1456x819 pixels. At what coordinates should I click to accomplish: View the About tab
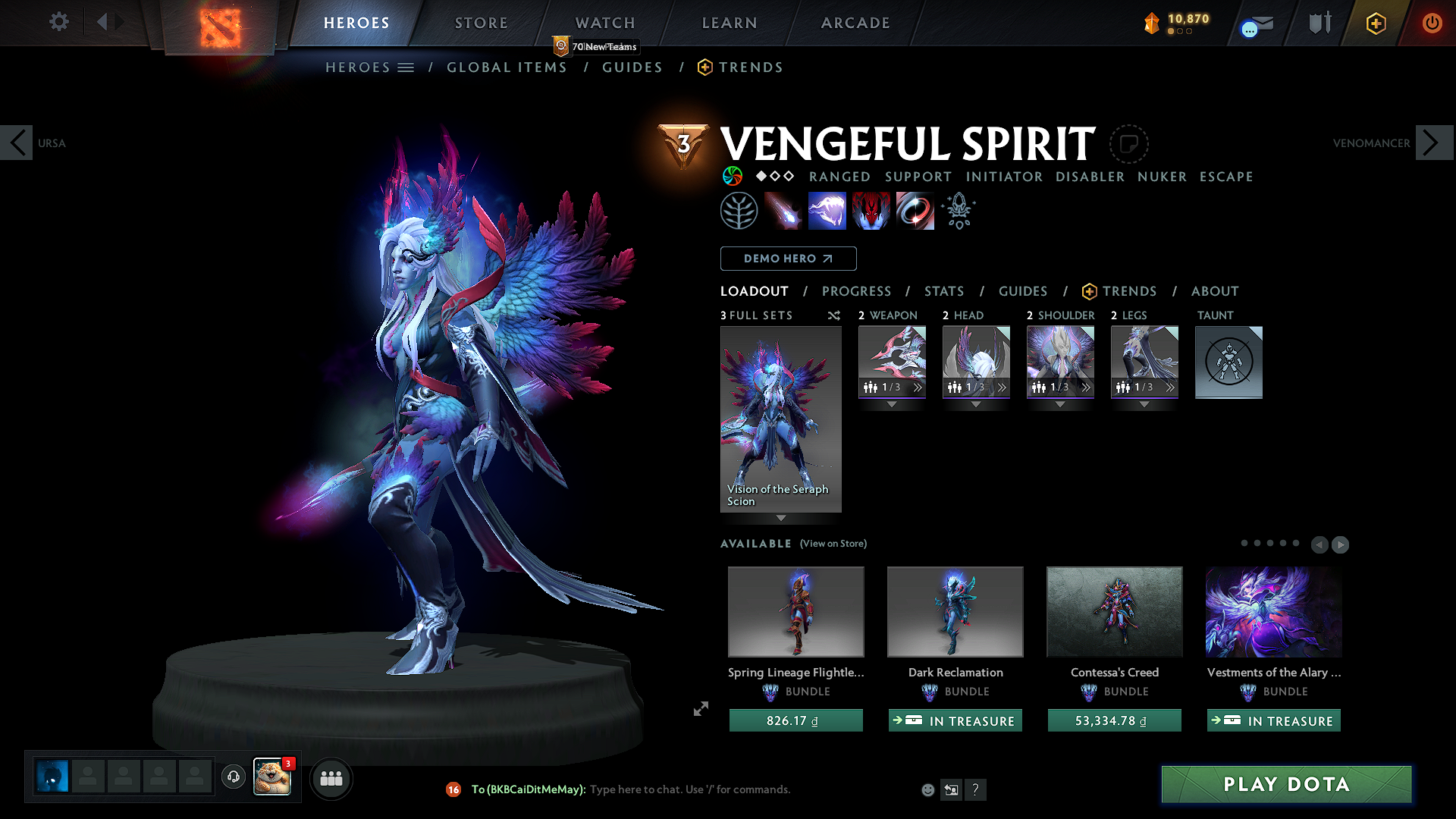[1214, 291]
